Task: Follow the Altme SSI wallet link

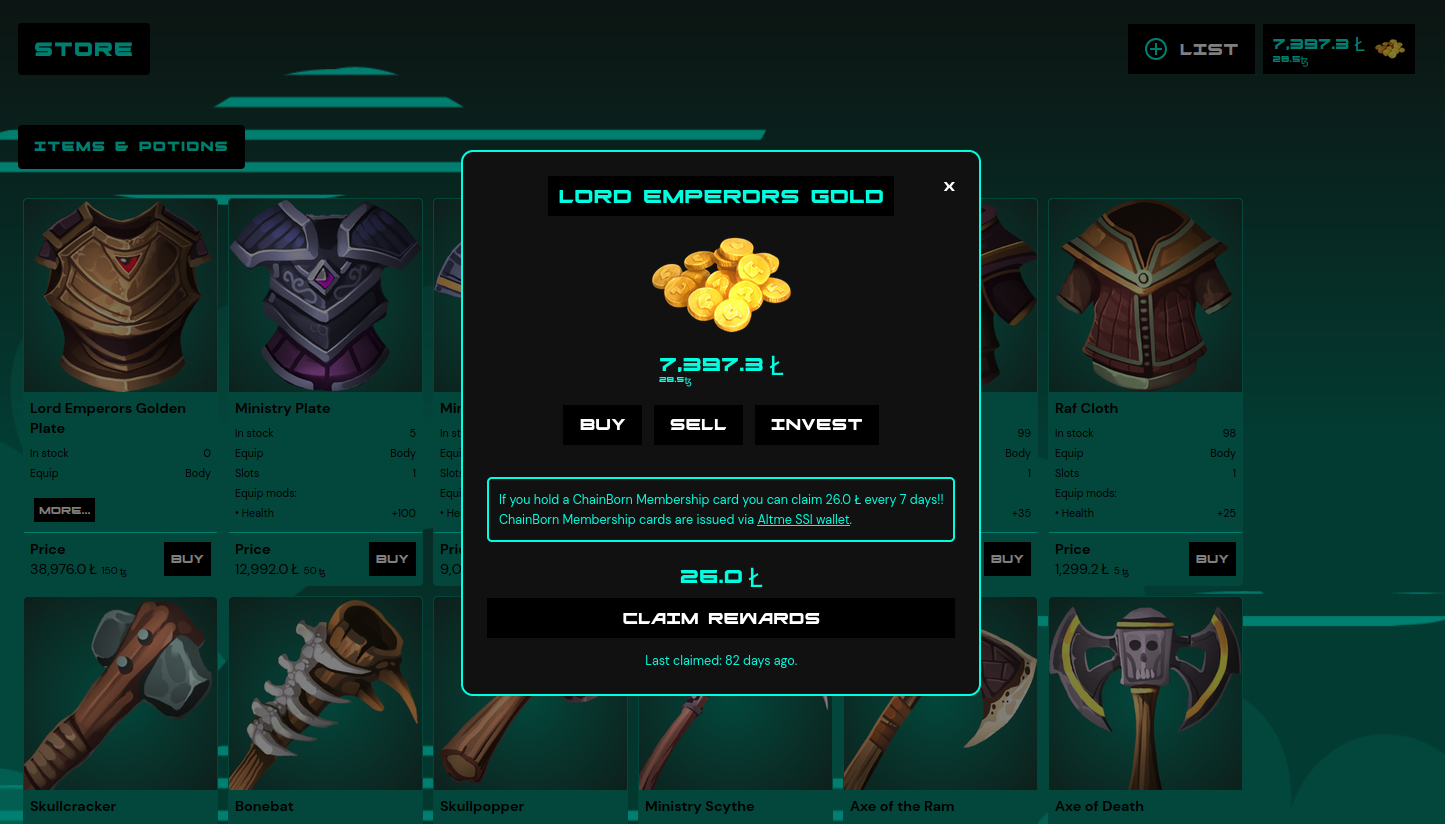Action: click(803, 520)
